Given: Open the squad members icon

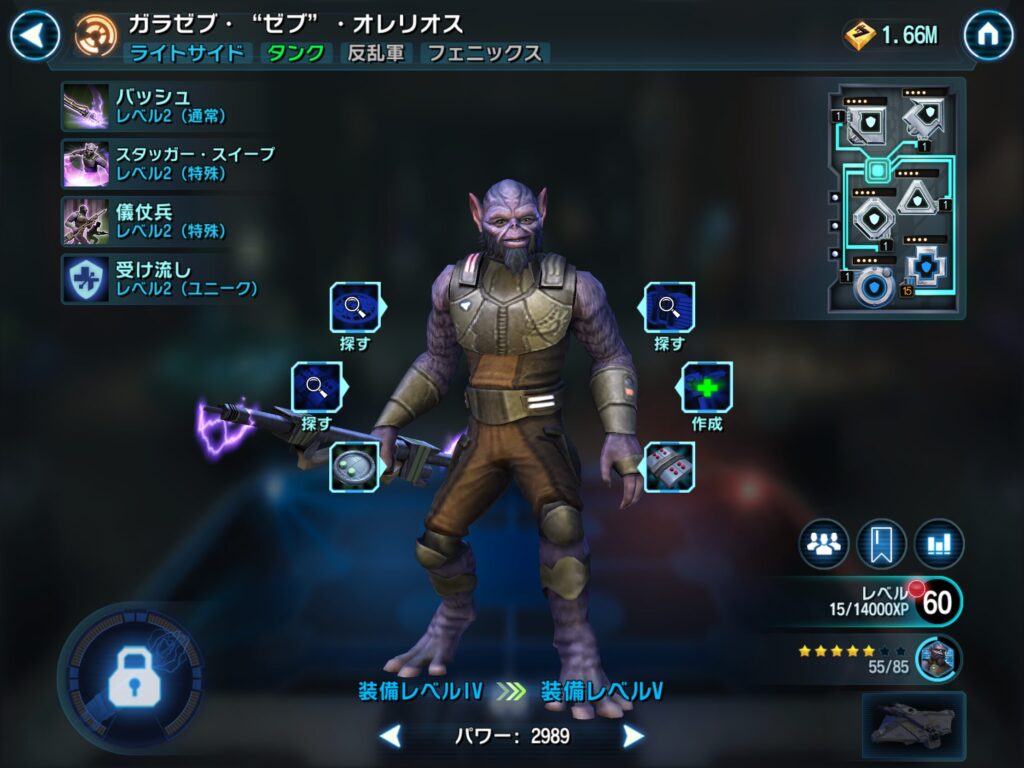Looking at the screenshot, I should click(823, 544).
